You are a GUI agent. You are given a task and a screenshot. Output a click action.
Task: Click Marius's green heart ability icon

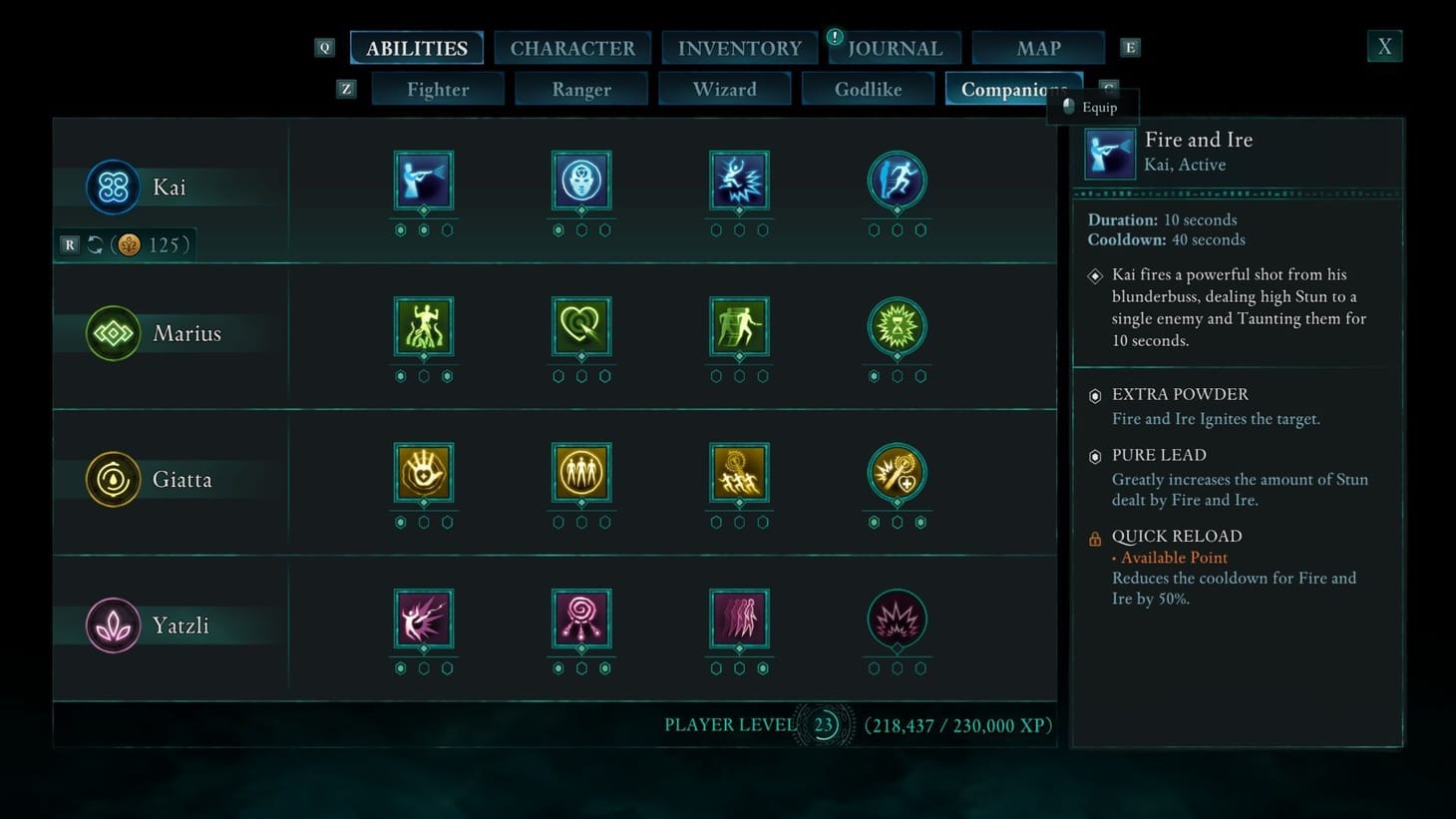click(581, 325)
